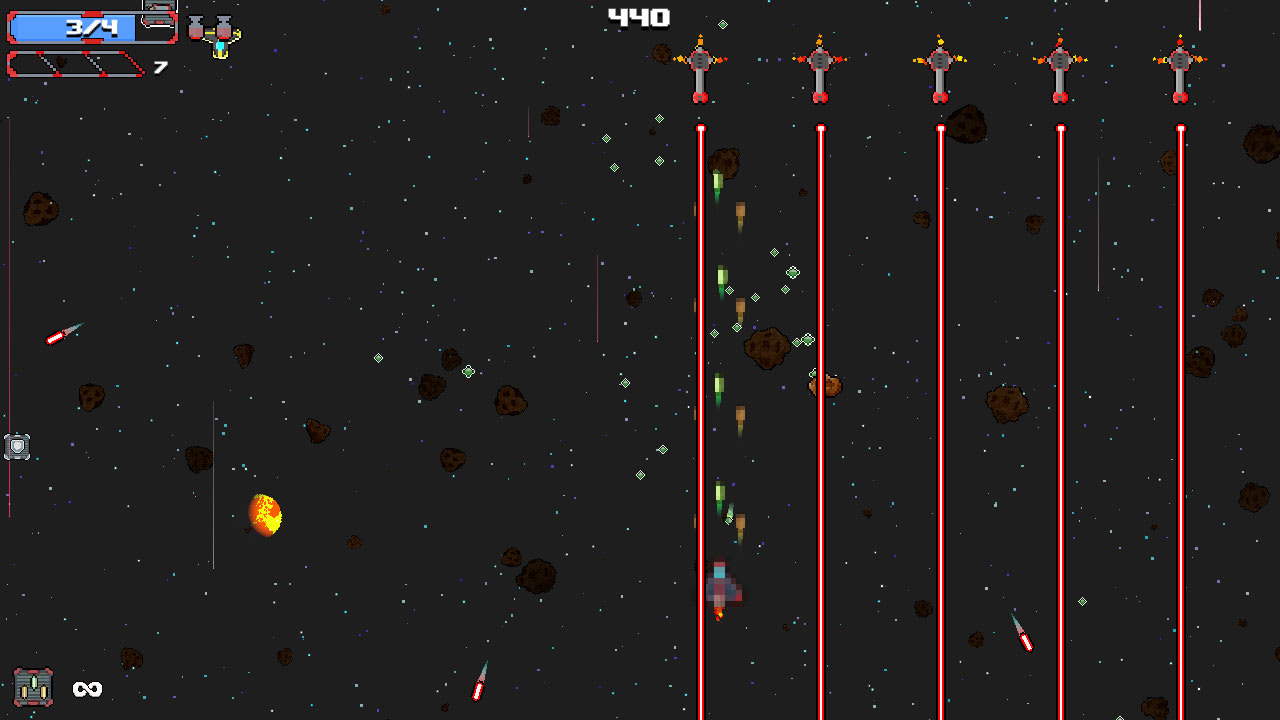Click the crosshair-marked green pickup mid-screen
The image size is (1280, 720).
pyautogui.click(x=470, y=372)
